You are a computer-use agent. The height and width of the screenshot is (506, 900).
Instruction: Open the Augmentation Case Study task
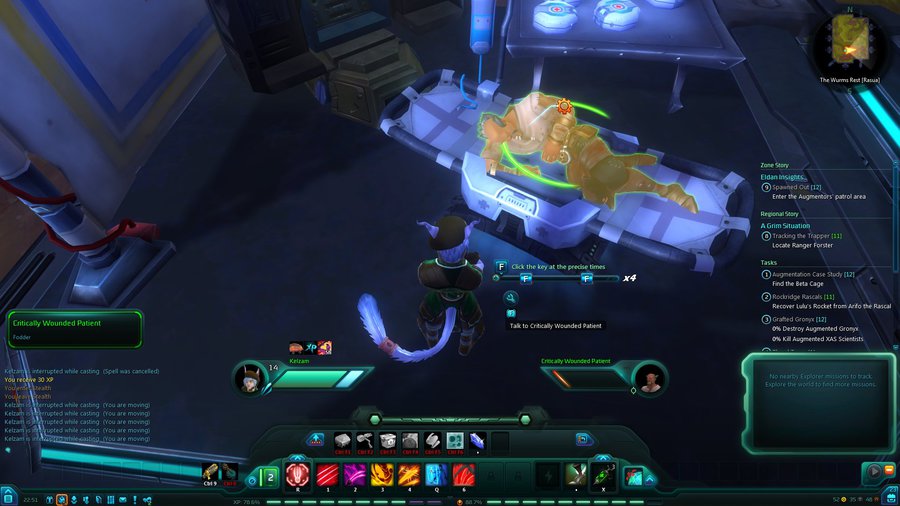810,274
